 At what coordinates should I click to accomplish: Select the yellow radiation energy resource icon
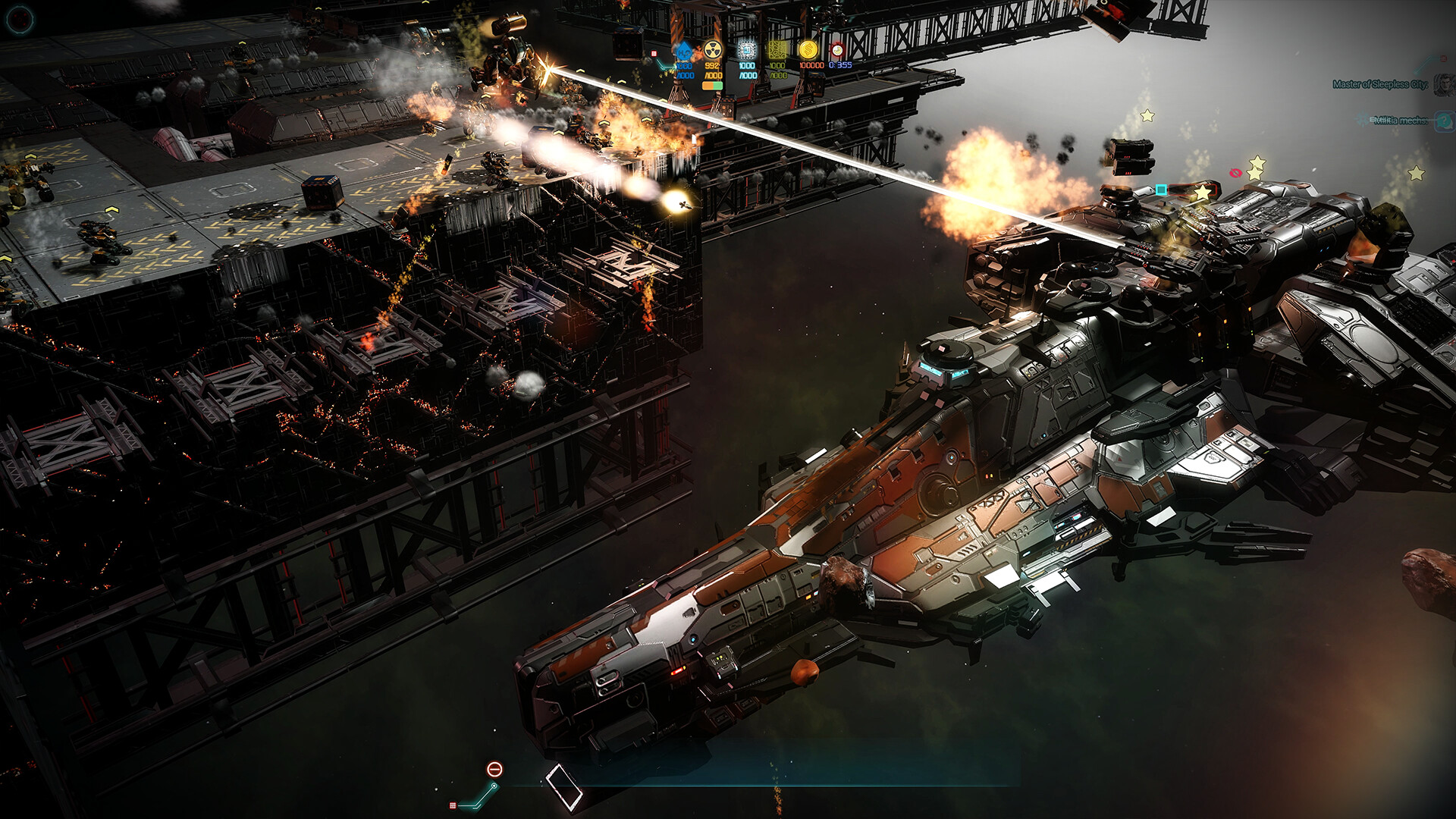(712, 51)
